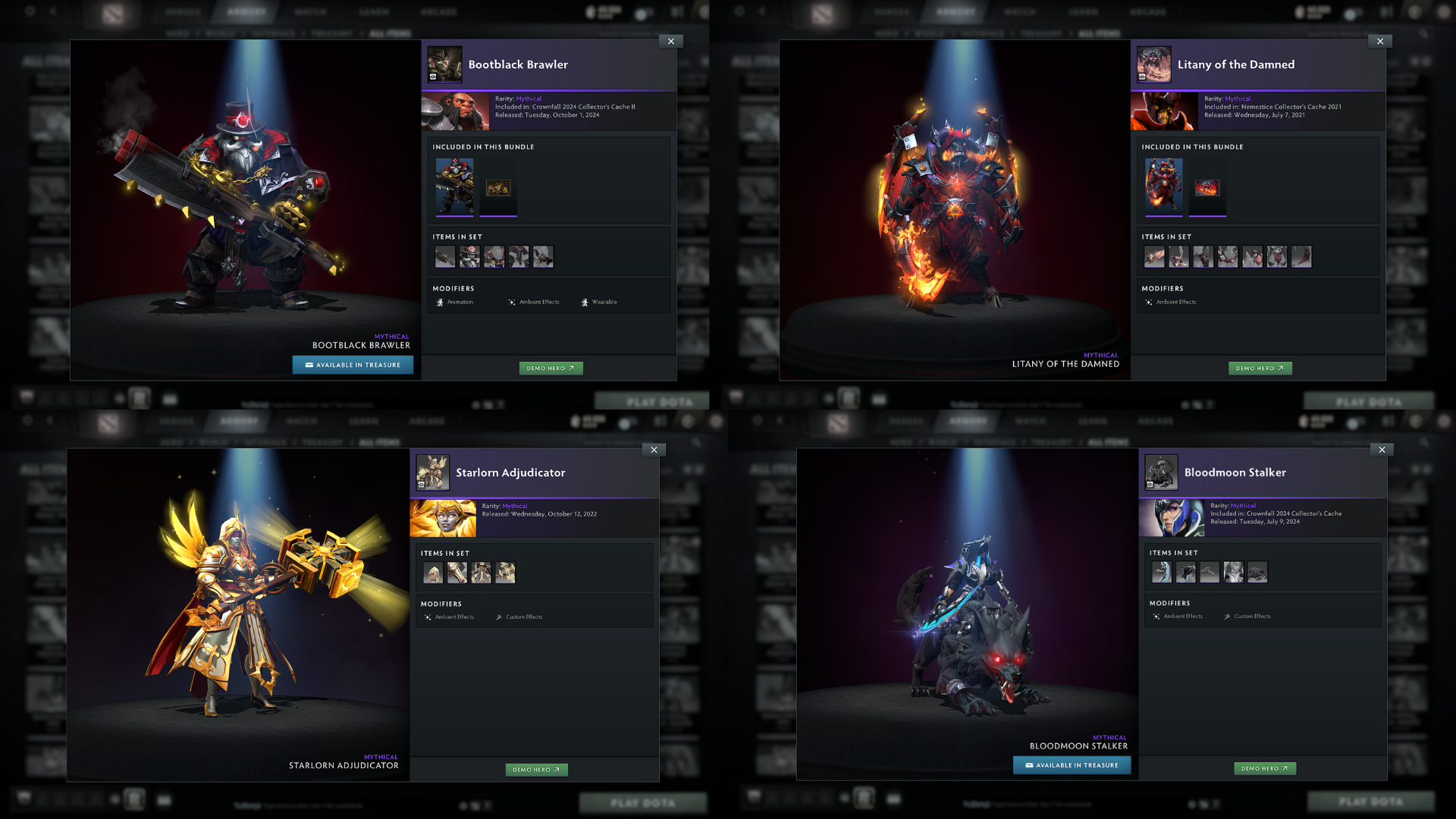Select ARMORY in the top navigation
Viewport: 1456px width, 819px height.
point(246,11)
